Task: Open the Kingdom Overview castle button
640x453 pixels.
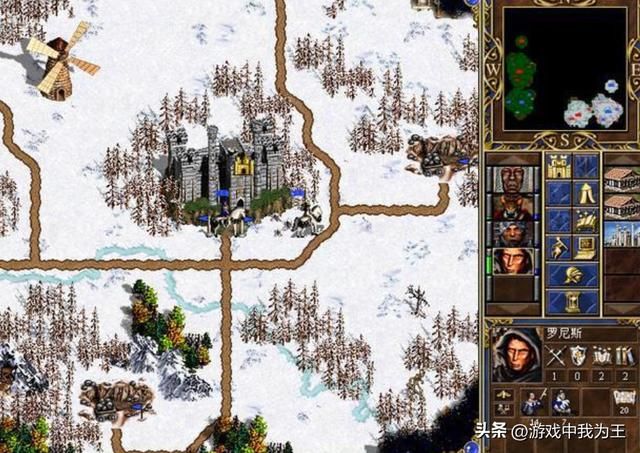Action: click(557, 166)
